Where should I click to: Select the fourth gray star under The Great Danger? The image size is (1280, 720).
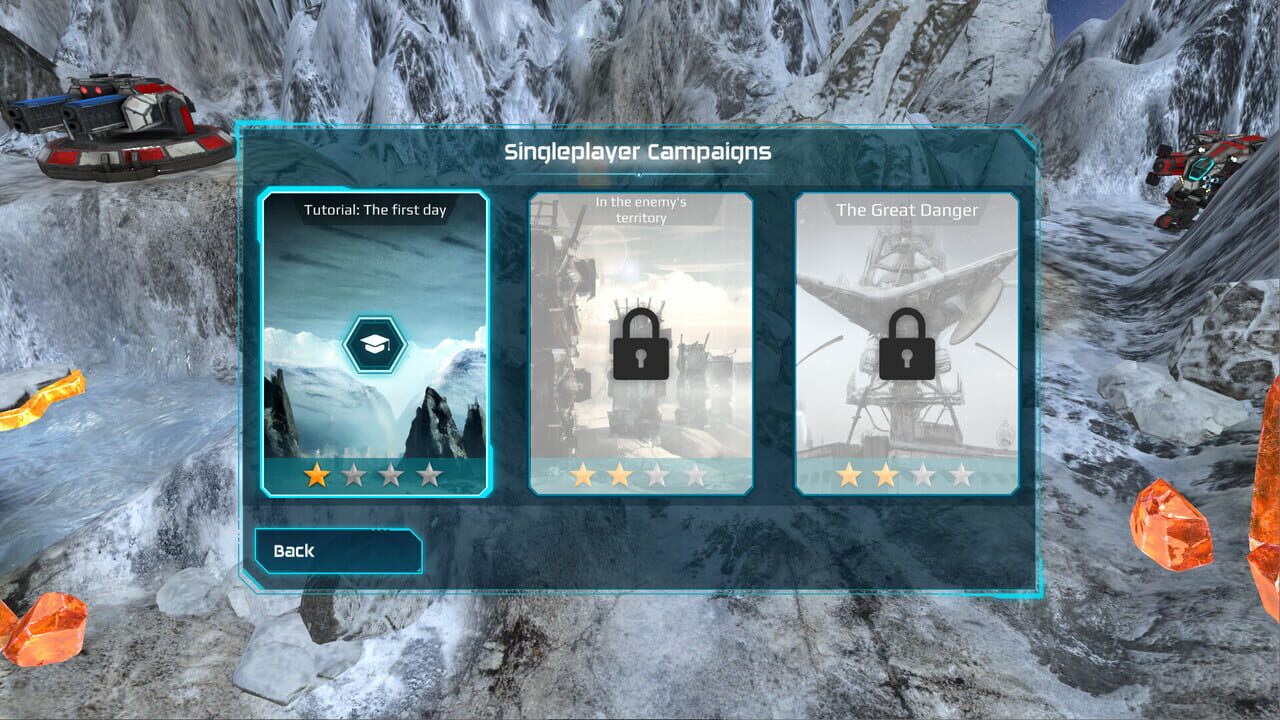pyautogui.click(x=959, y=473)
